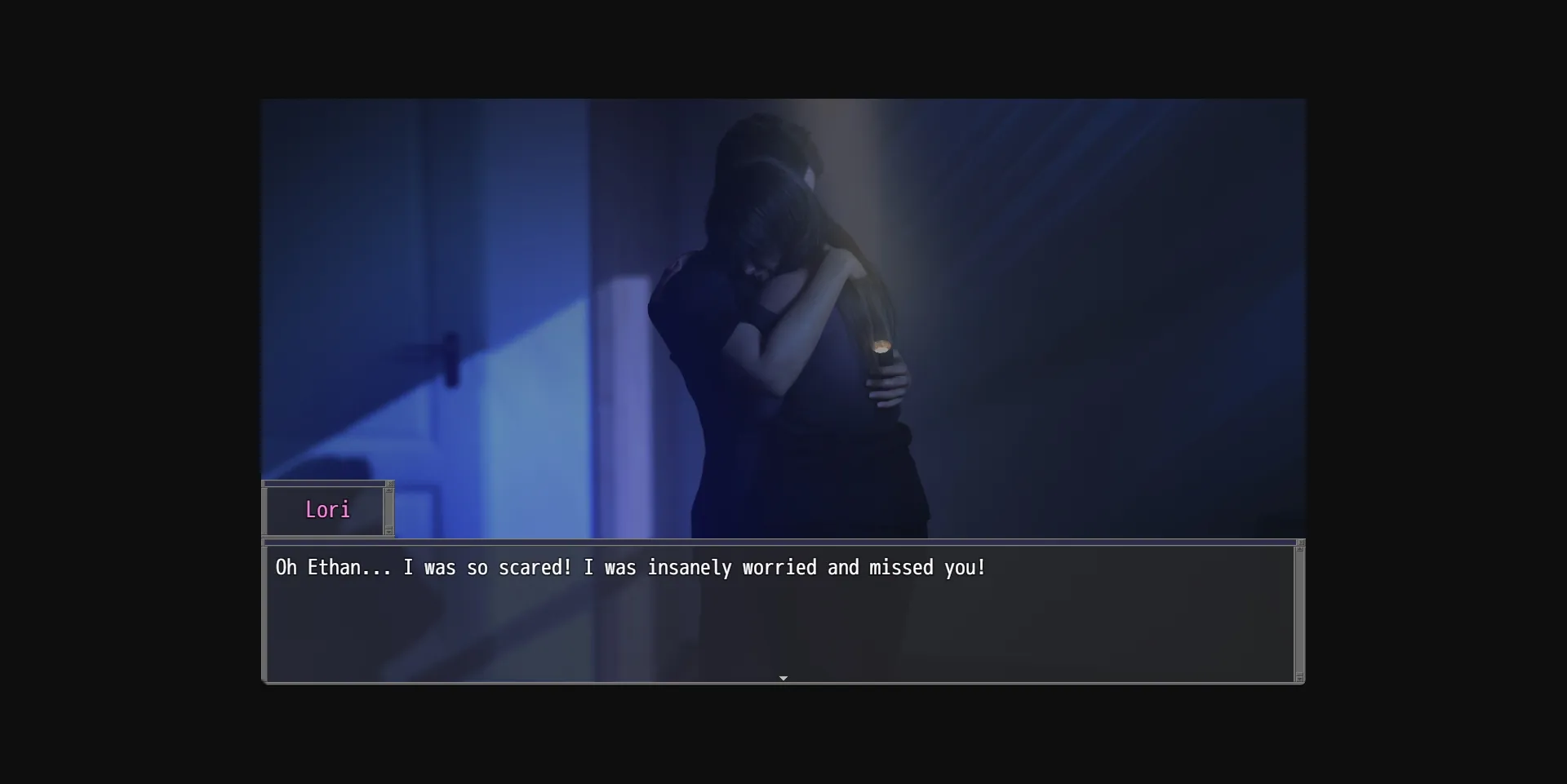Select the X icon on the Lori name box
1567x784 pixels.
click(x=390, y=483)
